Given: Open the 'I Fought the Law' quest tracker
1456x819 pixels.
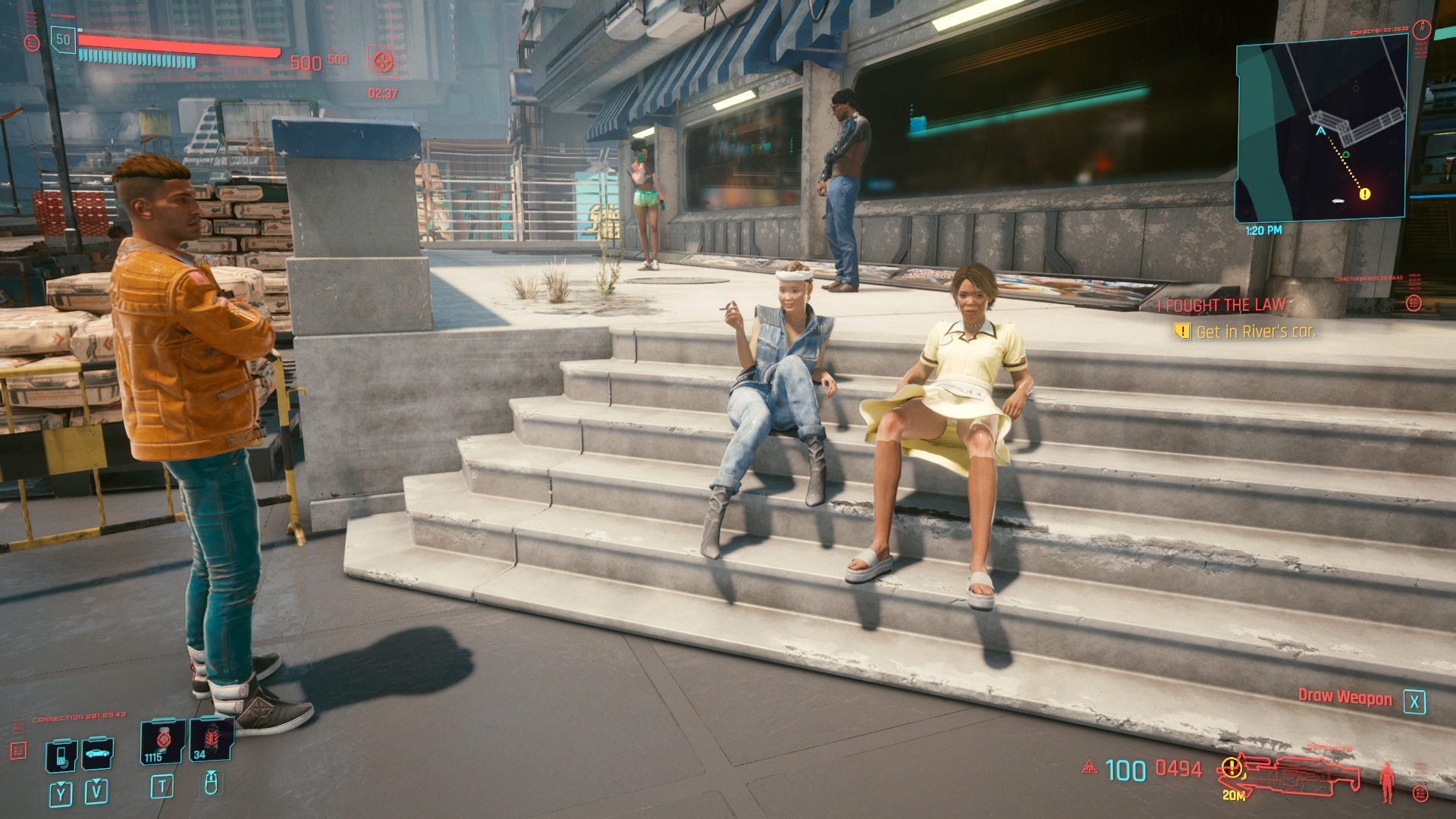Looking at the screenshot, I should pyautogui.click(x=1225, y=305).
